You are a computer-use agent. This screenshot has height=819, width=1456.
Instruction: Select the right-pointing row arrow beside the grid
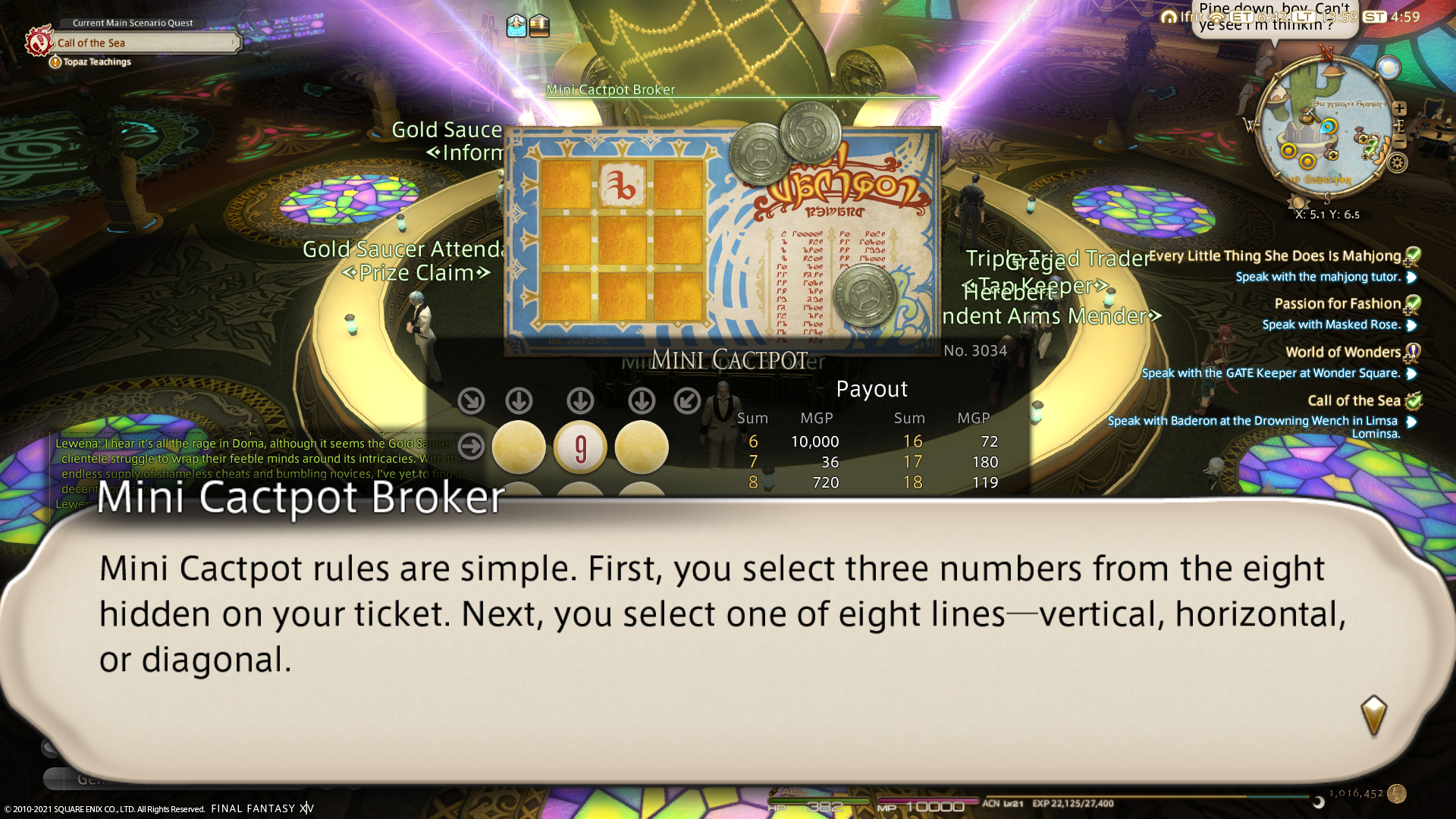tap(471, 446)
